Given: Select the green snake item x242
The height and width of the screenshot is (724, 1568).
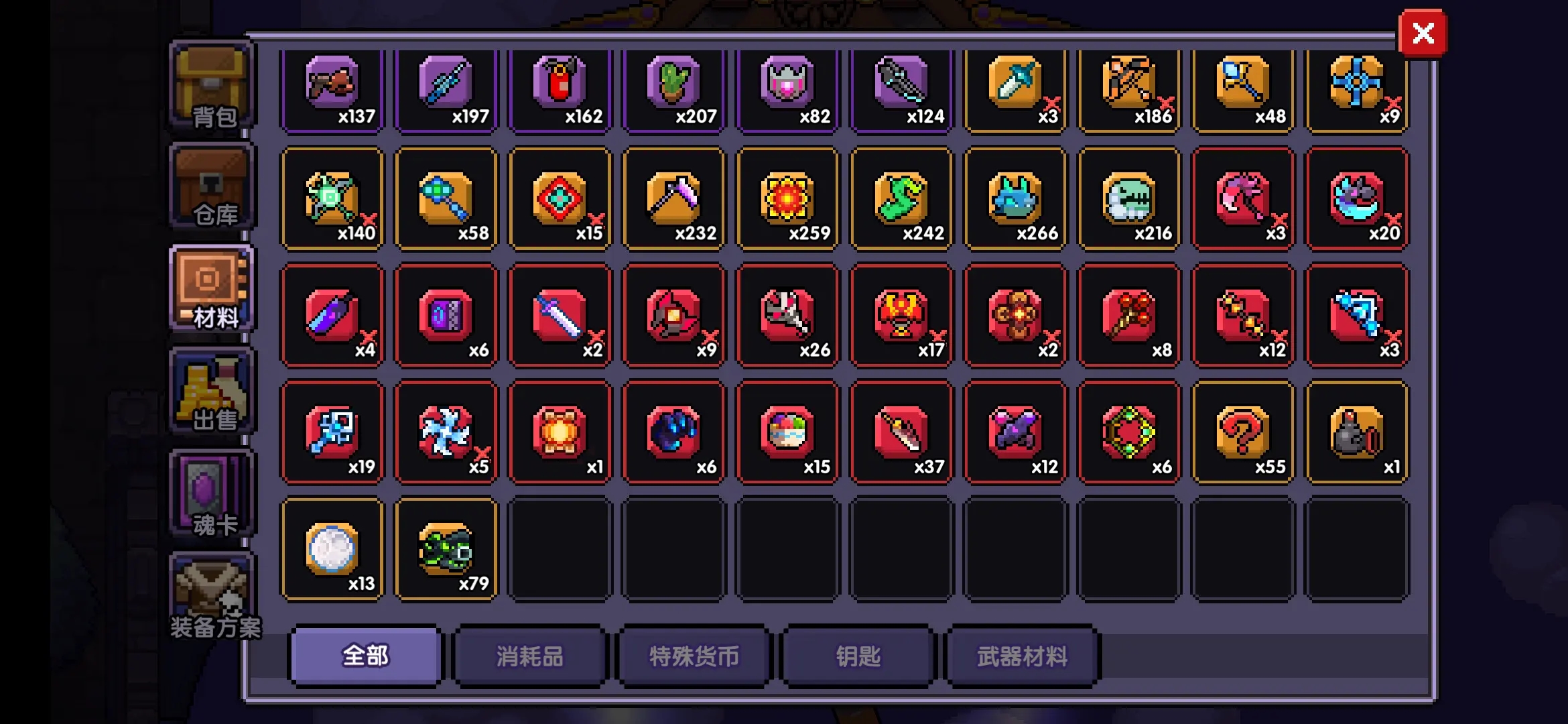Looking at the screenshot, I should pos(901,199).
